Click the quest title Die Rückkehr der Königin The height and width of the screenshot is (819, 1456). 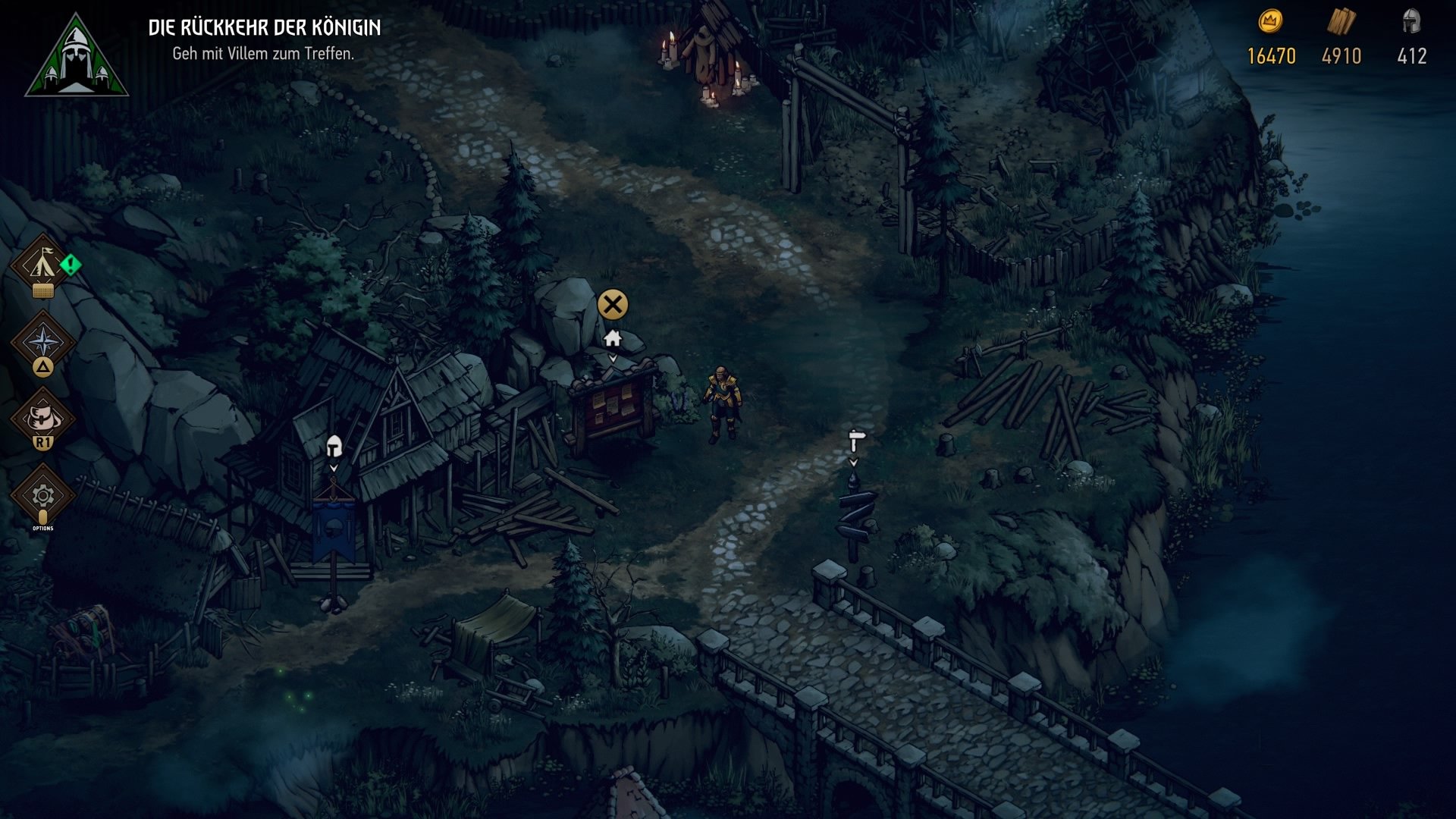265,25
